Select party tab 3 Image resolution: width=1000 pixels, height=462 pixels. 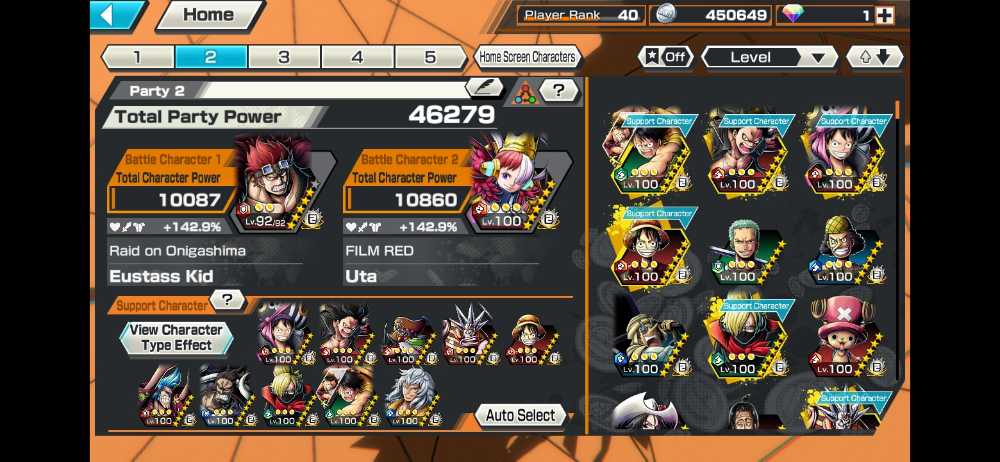284,57
